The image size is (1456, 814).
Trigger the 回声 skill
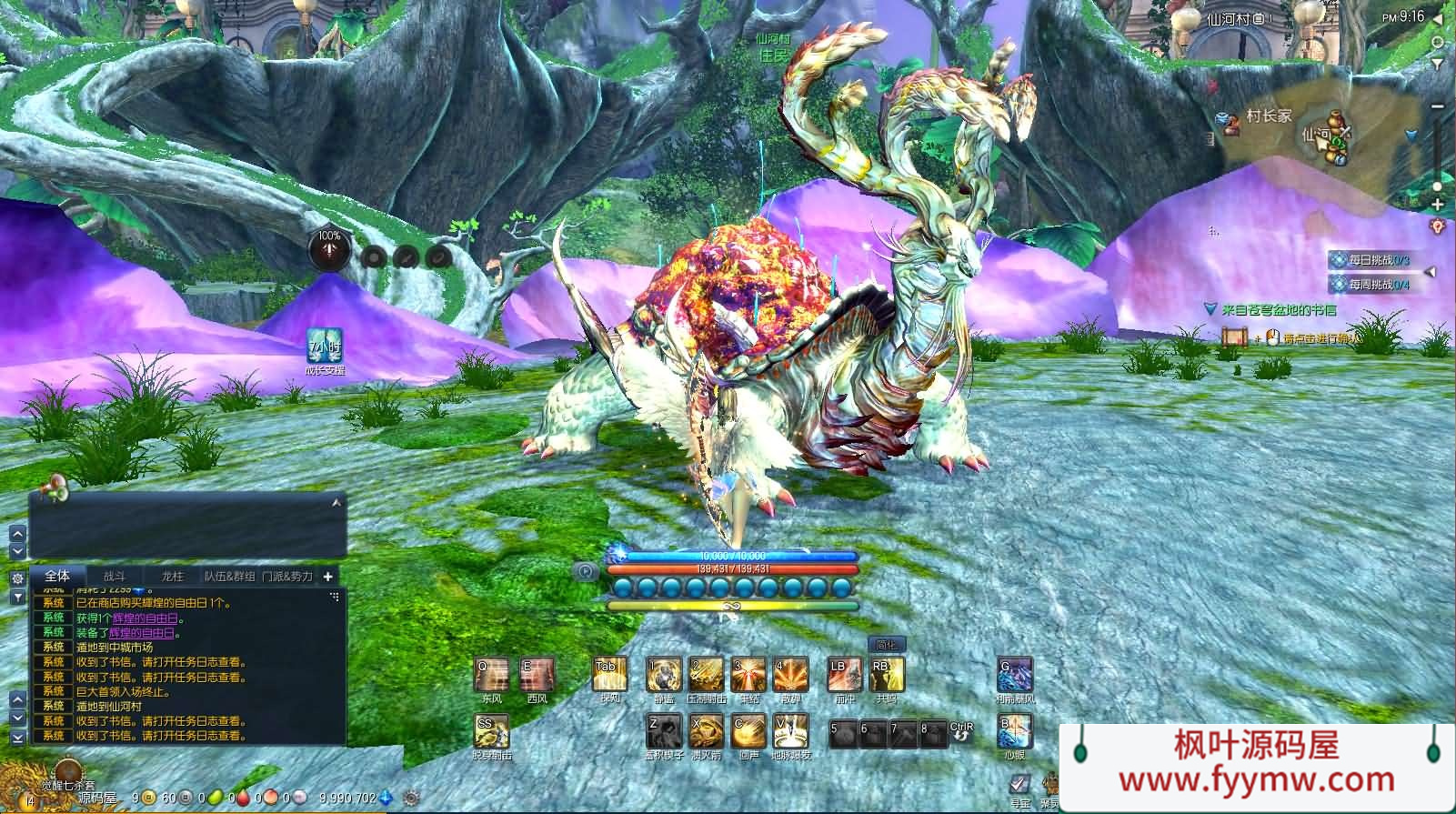(x=749, y=730)
